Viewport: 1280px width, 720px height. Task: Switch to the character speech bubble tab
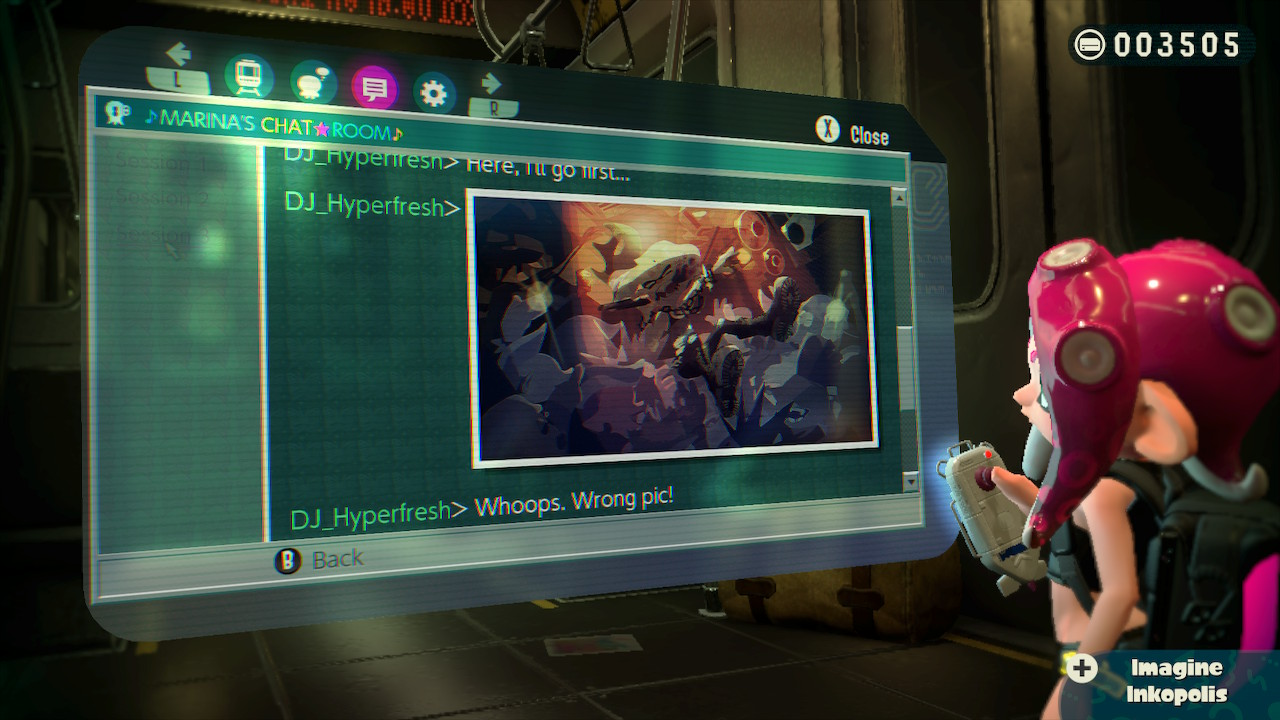[313, 84]
